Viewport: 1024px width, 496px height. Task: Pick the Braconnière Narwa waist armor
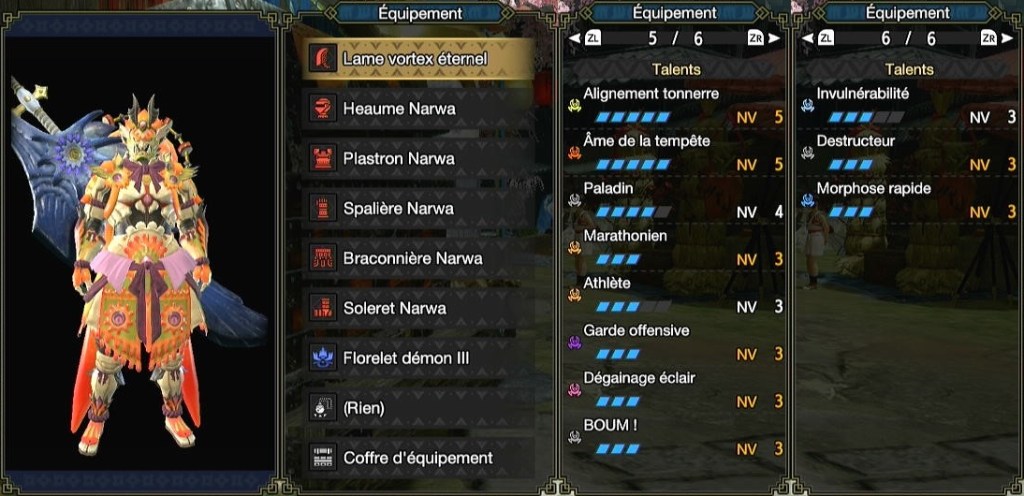click(x=412, y=258)
